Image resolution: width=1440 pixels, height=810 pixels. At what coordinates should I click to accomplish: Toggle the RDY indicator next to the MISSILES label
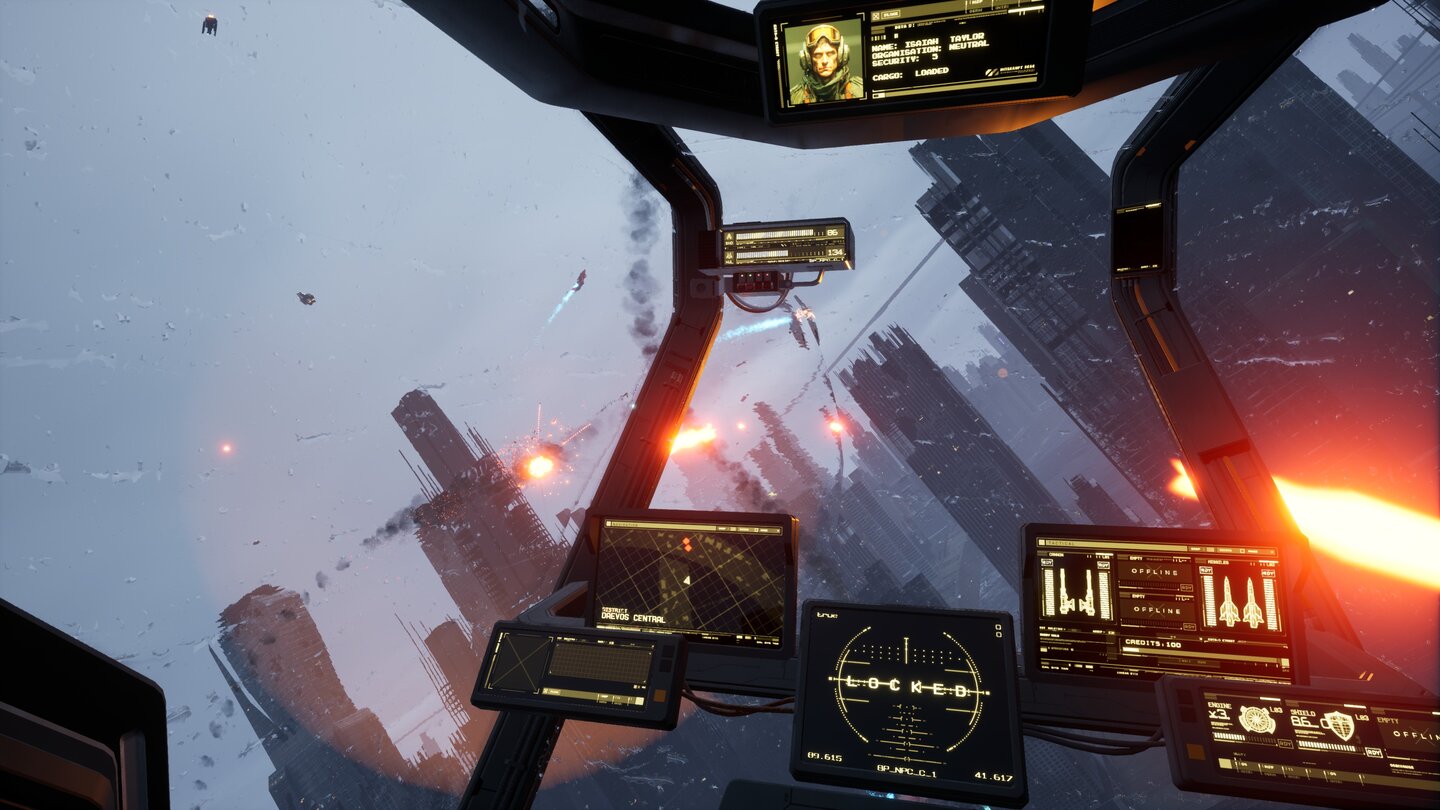click(1207, 570)
